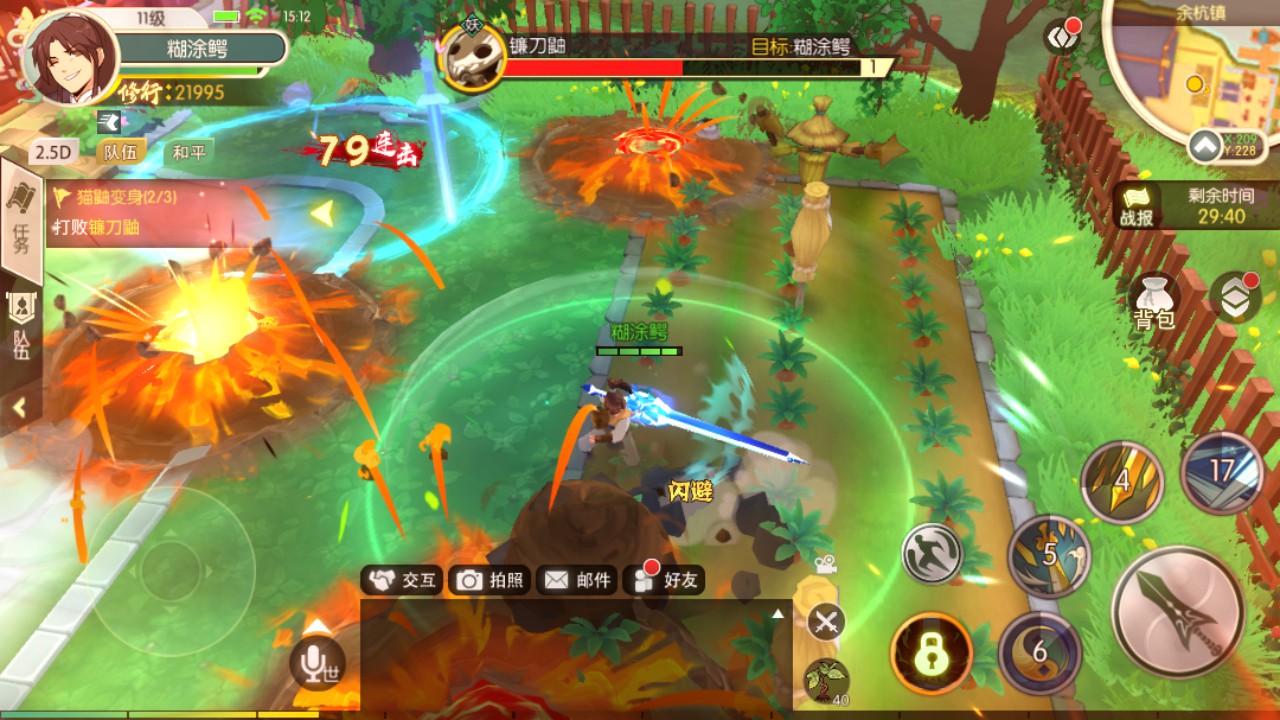Use the dodge running-figure skill
Viewport: 1280px width, 720px height.
pos(932,554)
